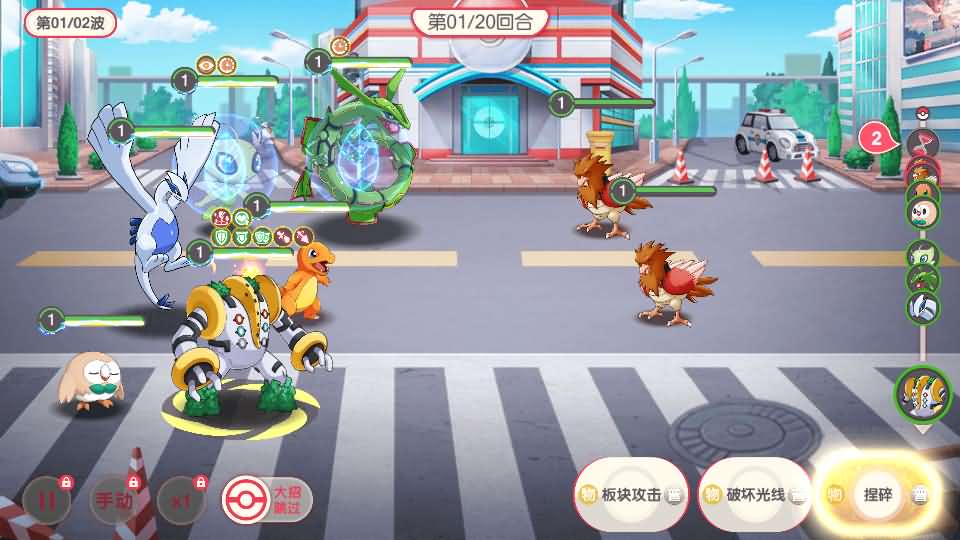Change the x1 battle speed
960x540 pixels.
179,501
